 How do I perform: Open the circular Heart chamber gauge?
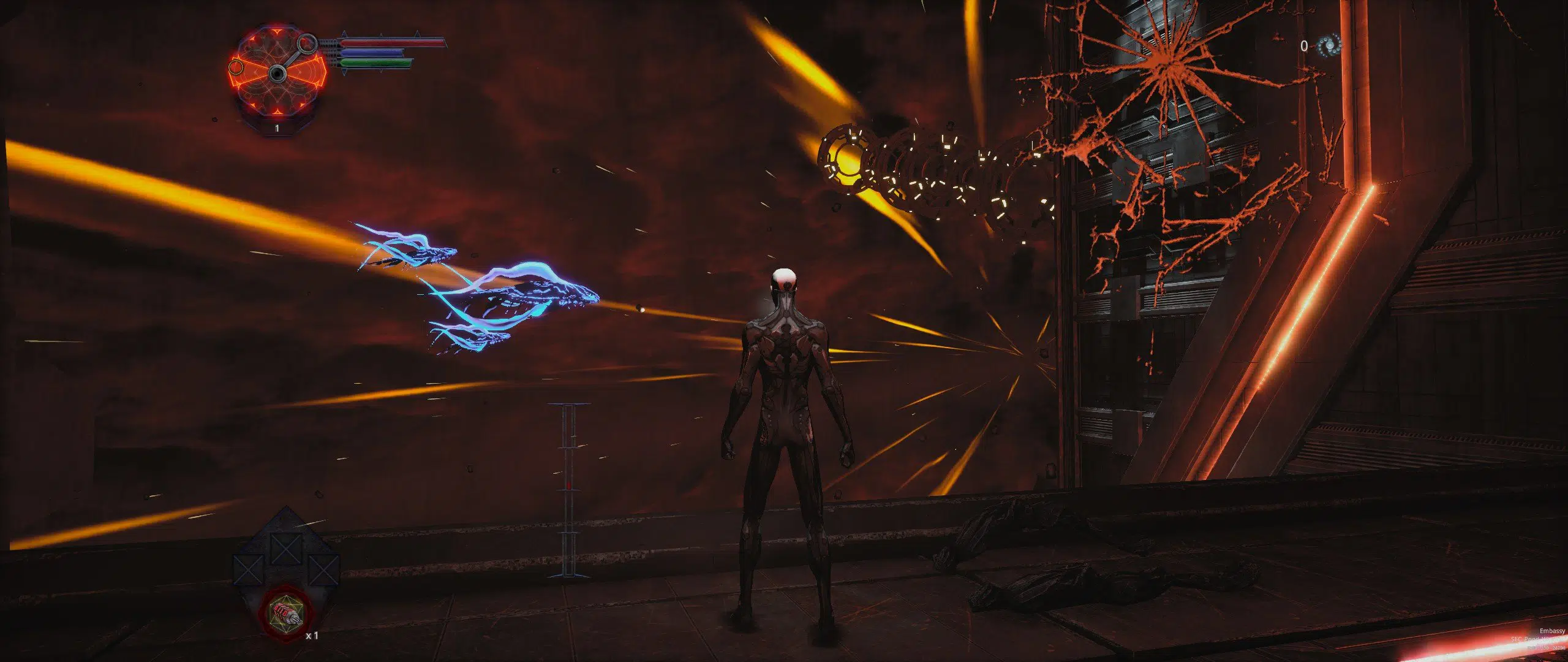pos(279,74)
